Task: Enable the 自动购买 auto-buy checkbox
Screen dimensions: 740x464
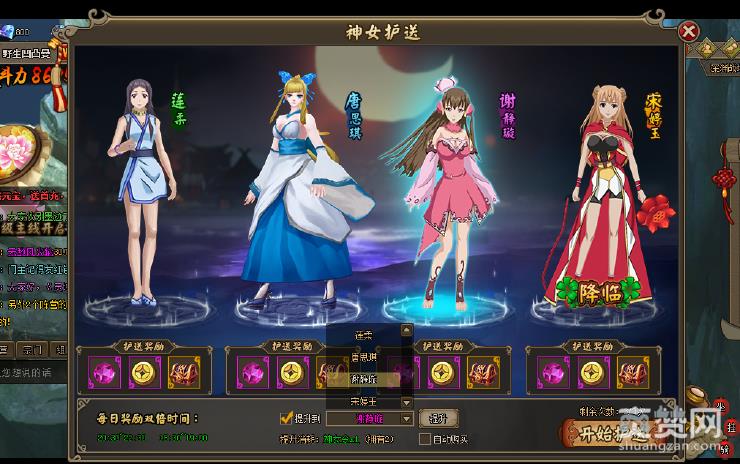Action: tap(425, 439)
